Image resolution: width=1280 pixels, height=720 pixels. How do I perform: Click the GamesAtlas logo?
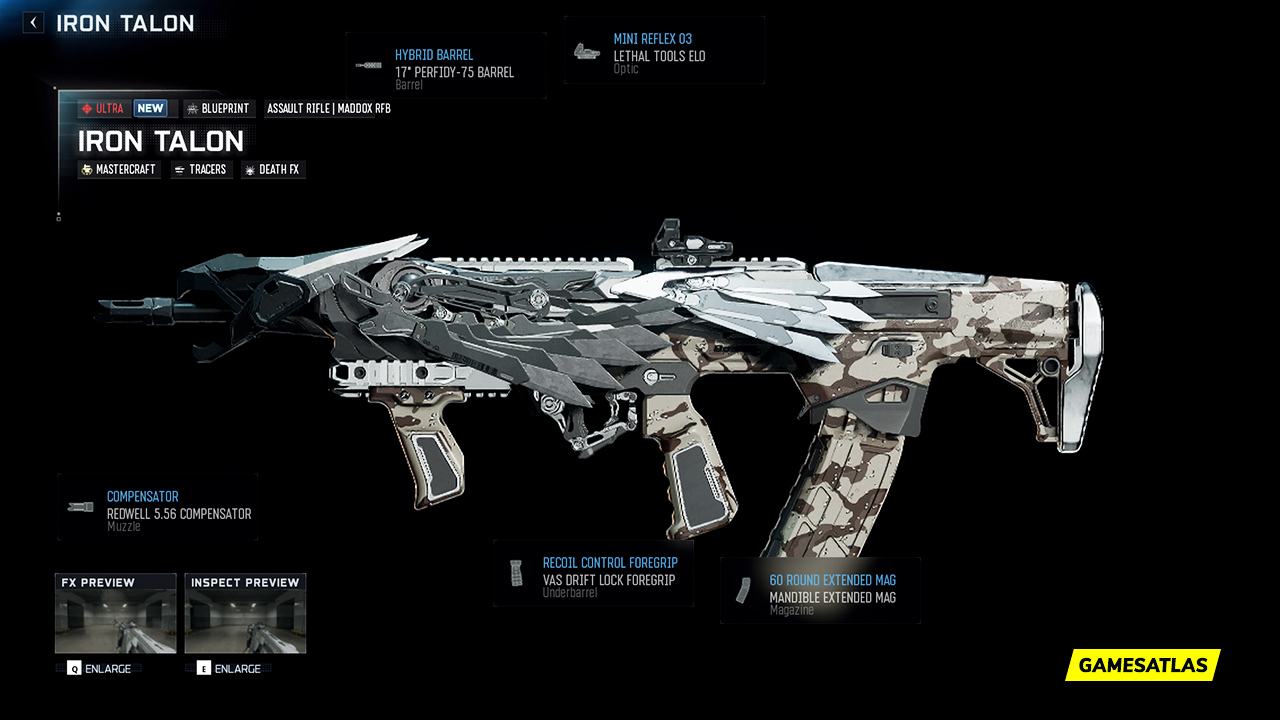point(1141,665)
